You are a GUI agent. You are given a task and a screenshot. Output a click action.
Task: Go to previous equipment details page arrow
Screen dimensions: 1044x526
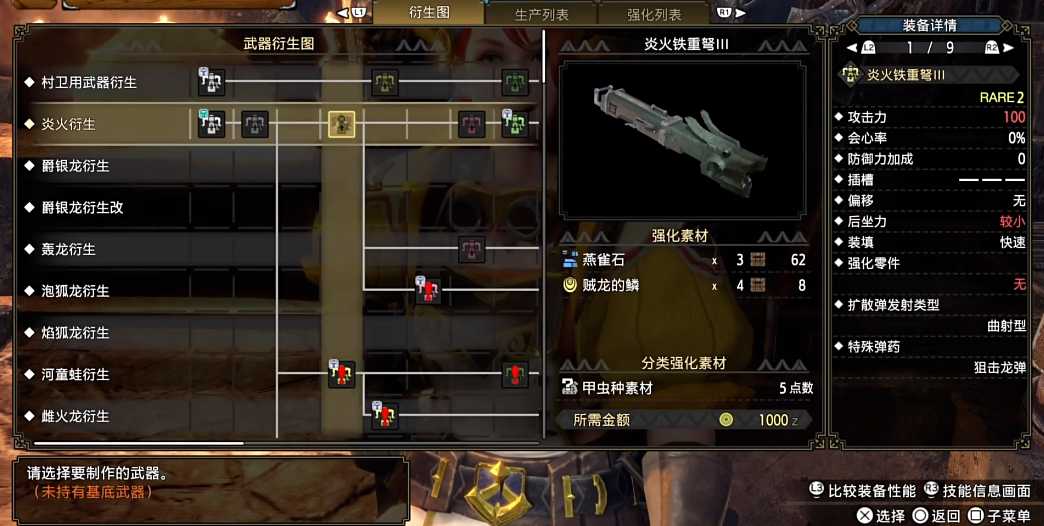point(852,47)
